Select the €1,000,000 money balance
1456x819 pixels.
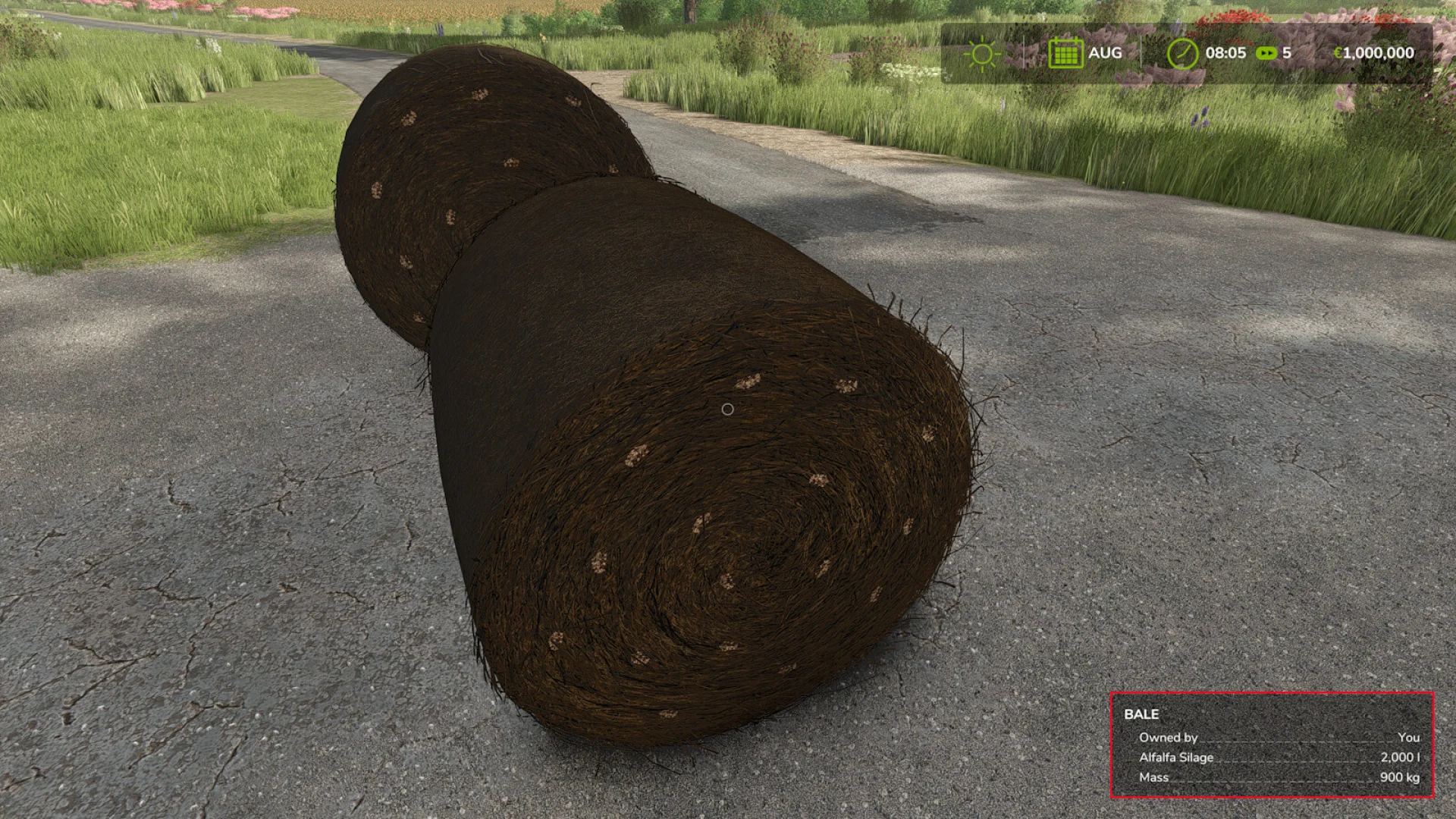1374,52
